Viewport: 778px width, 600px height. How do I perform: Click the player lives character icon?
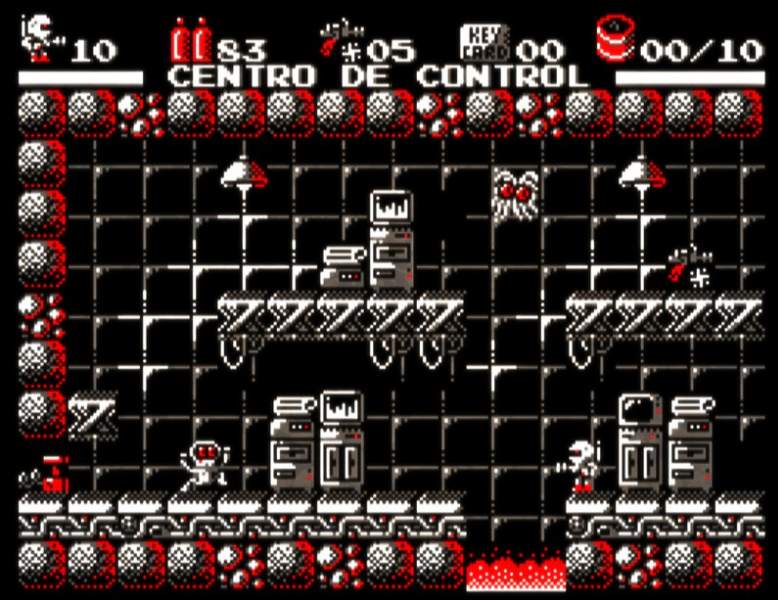pyautogui.click(x=40, y=38)
